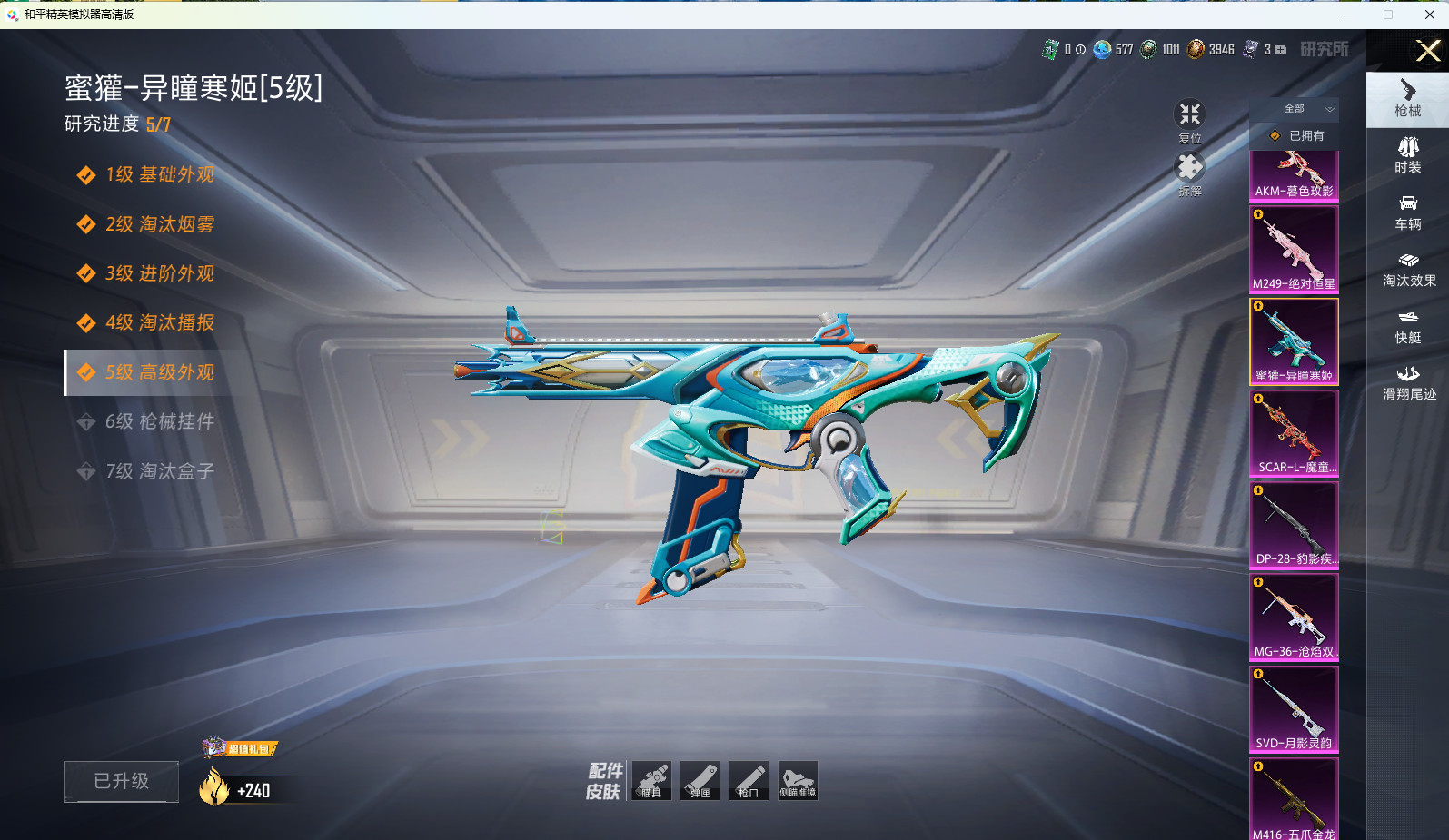Viewport: 1449px width, 840px height.
Task: Select level 1 基础外观 entry
Action: pos(159,174)
